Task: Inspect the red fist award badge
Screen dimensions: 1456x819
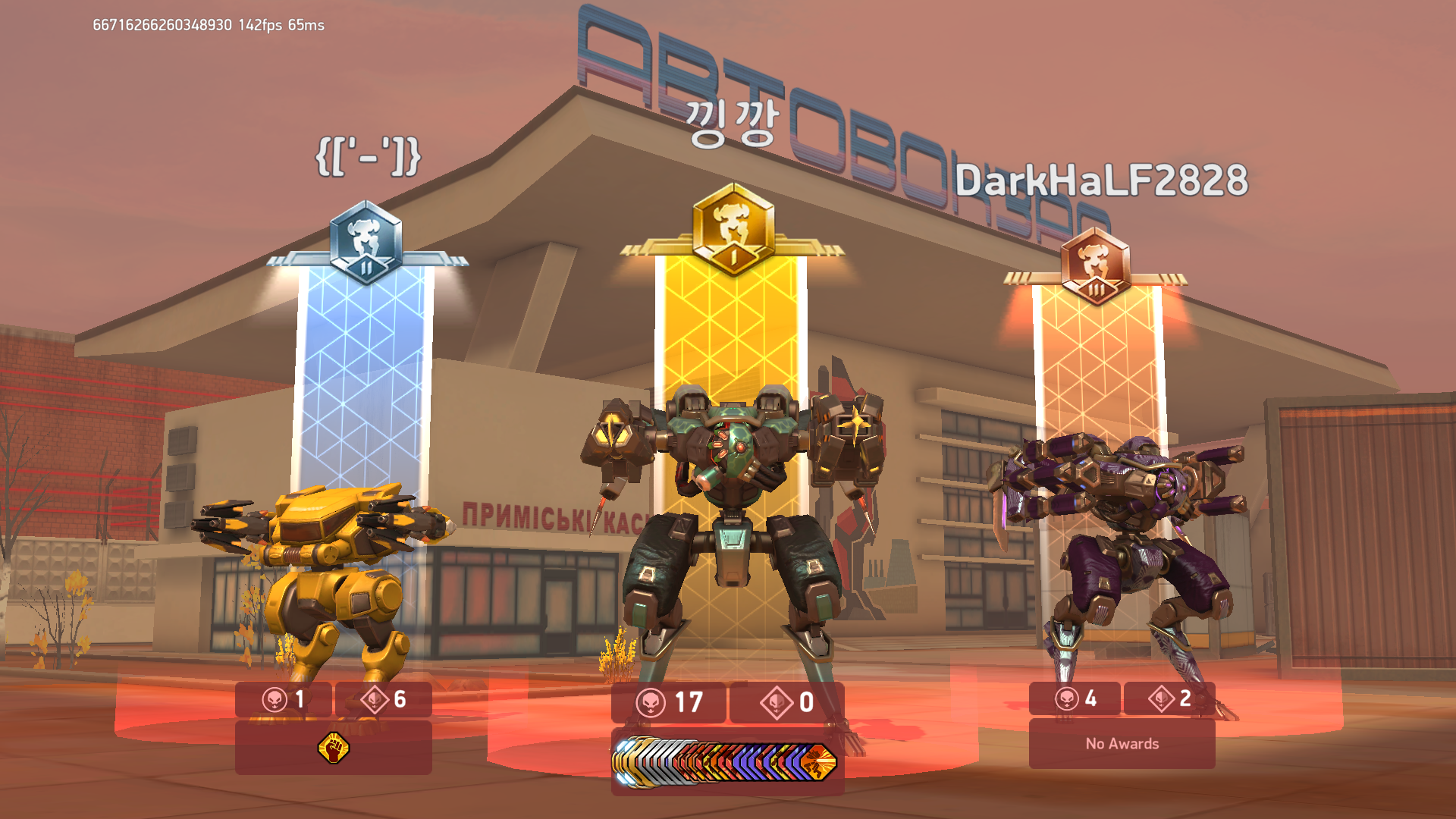Action: [x=333, y=748]
